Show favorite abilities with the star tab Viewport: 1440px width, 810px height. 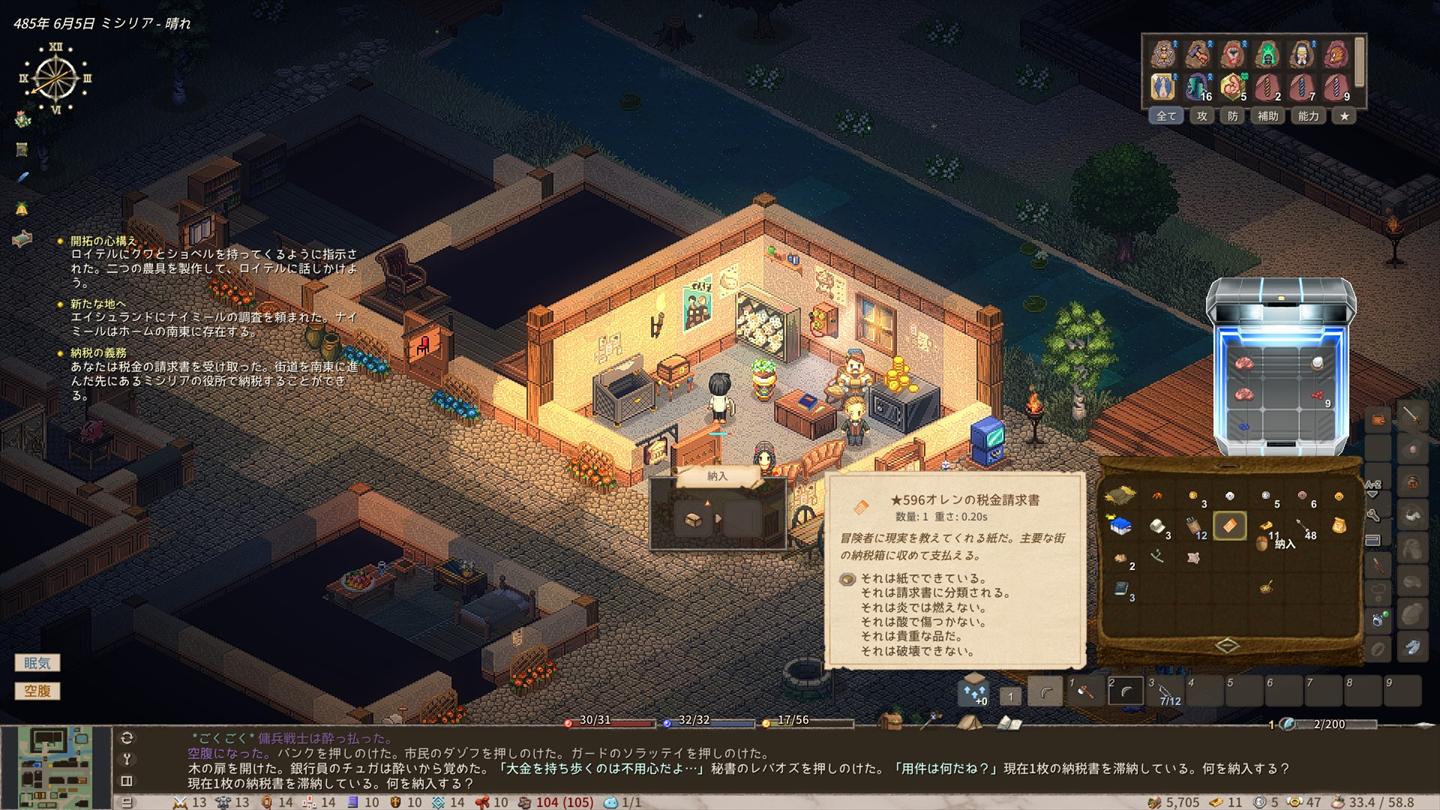[x=1345, y=116]
